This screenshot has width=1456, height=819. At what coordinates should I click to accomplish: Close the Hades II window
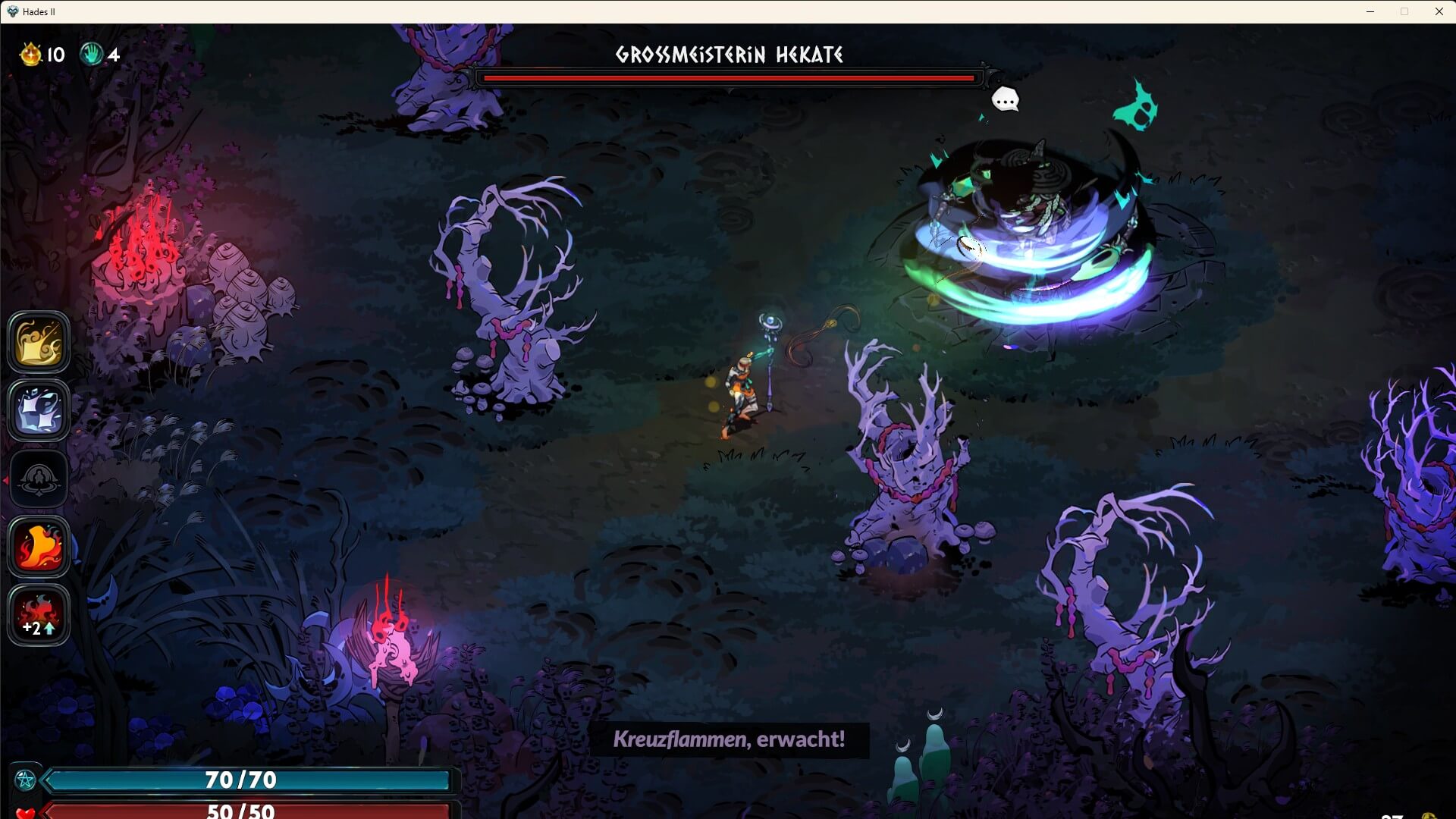(x=1439, y=11)
